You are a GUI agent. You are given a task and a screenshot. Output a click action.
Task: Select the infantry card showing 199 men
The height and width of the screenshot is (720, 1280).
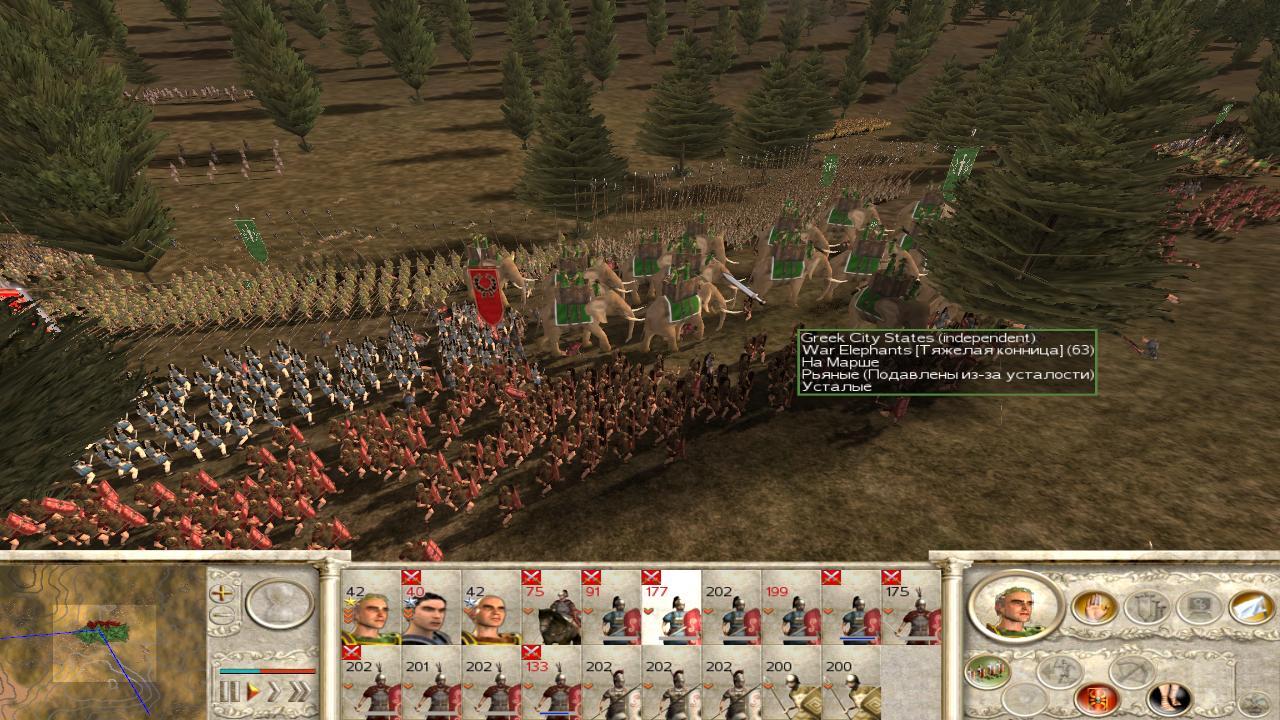[790, 612]
